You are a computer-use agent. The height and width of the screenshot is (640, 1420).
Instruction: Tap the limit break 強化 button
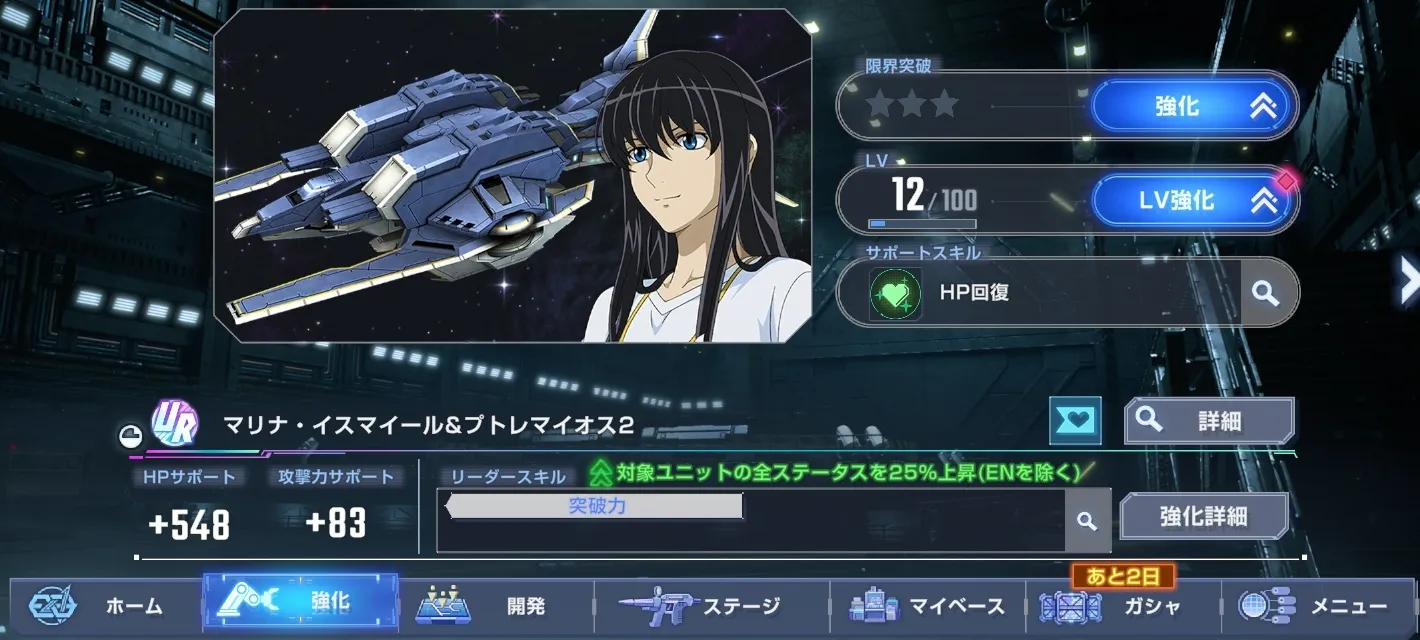1193,105
